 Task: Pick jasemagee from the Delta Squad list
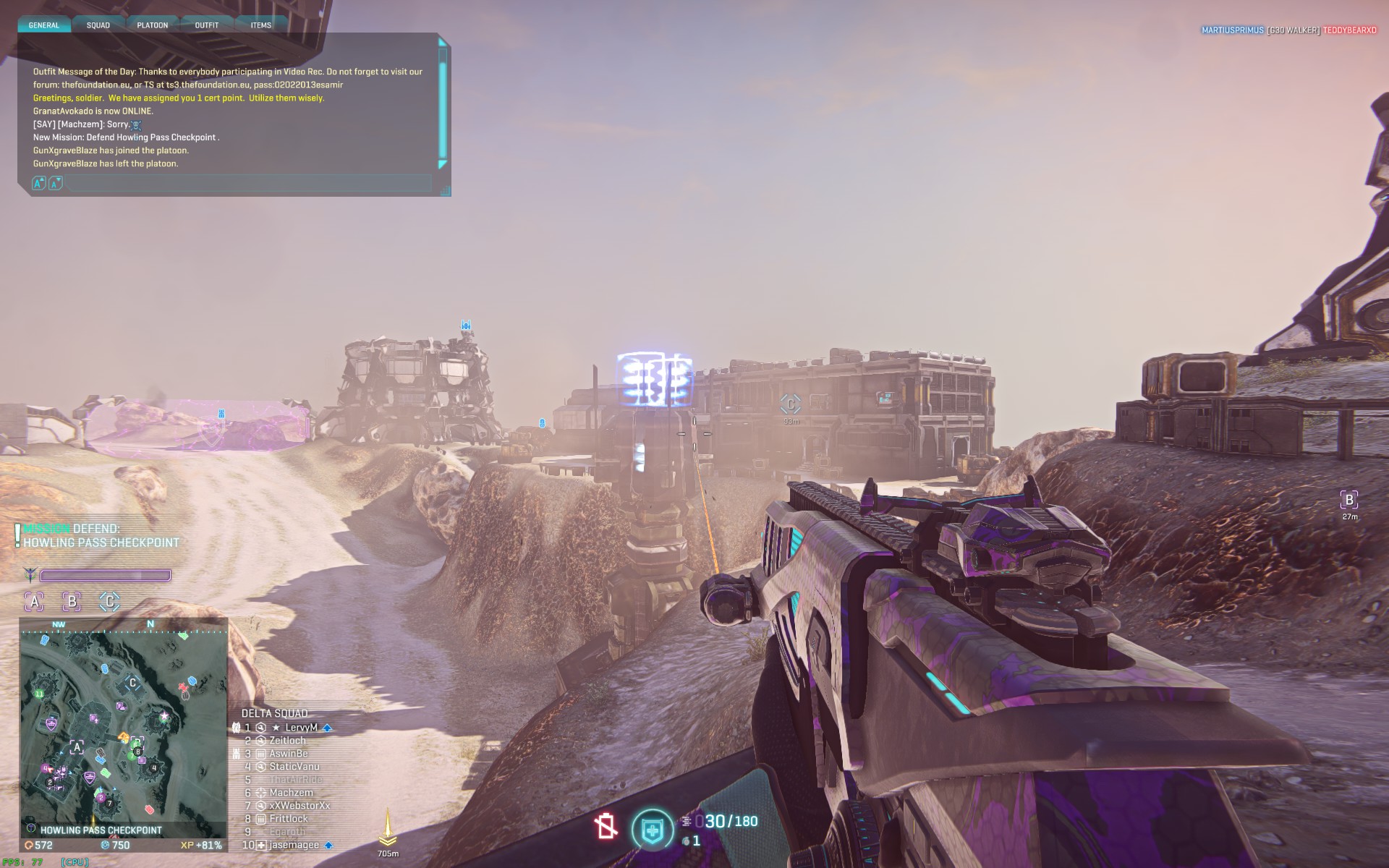294,845
